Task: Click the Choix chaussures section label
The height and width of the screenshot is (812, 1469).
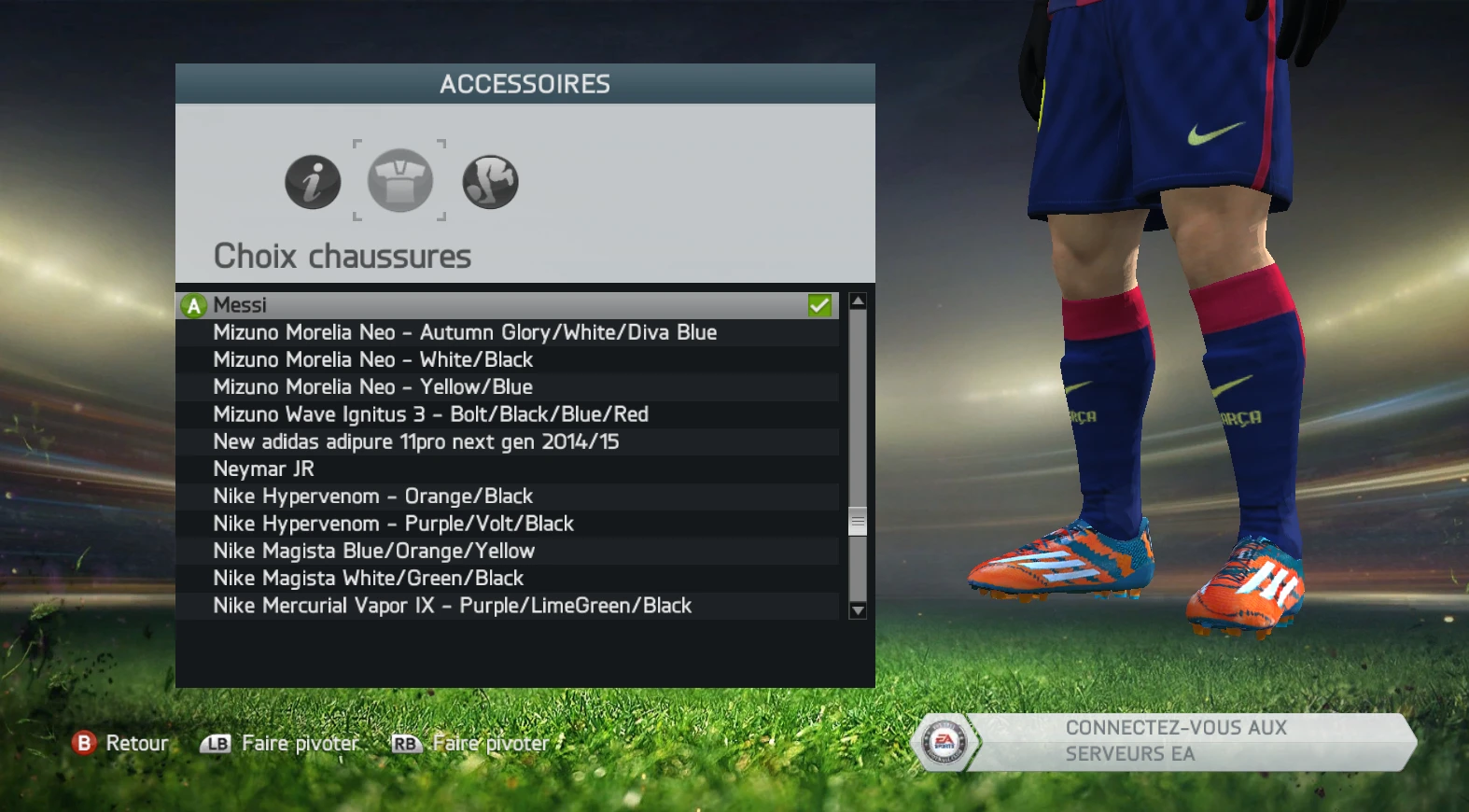Action: 343,256
